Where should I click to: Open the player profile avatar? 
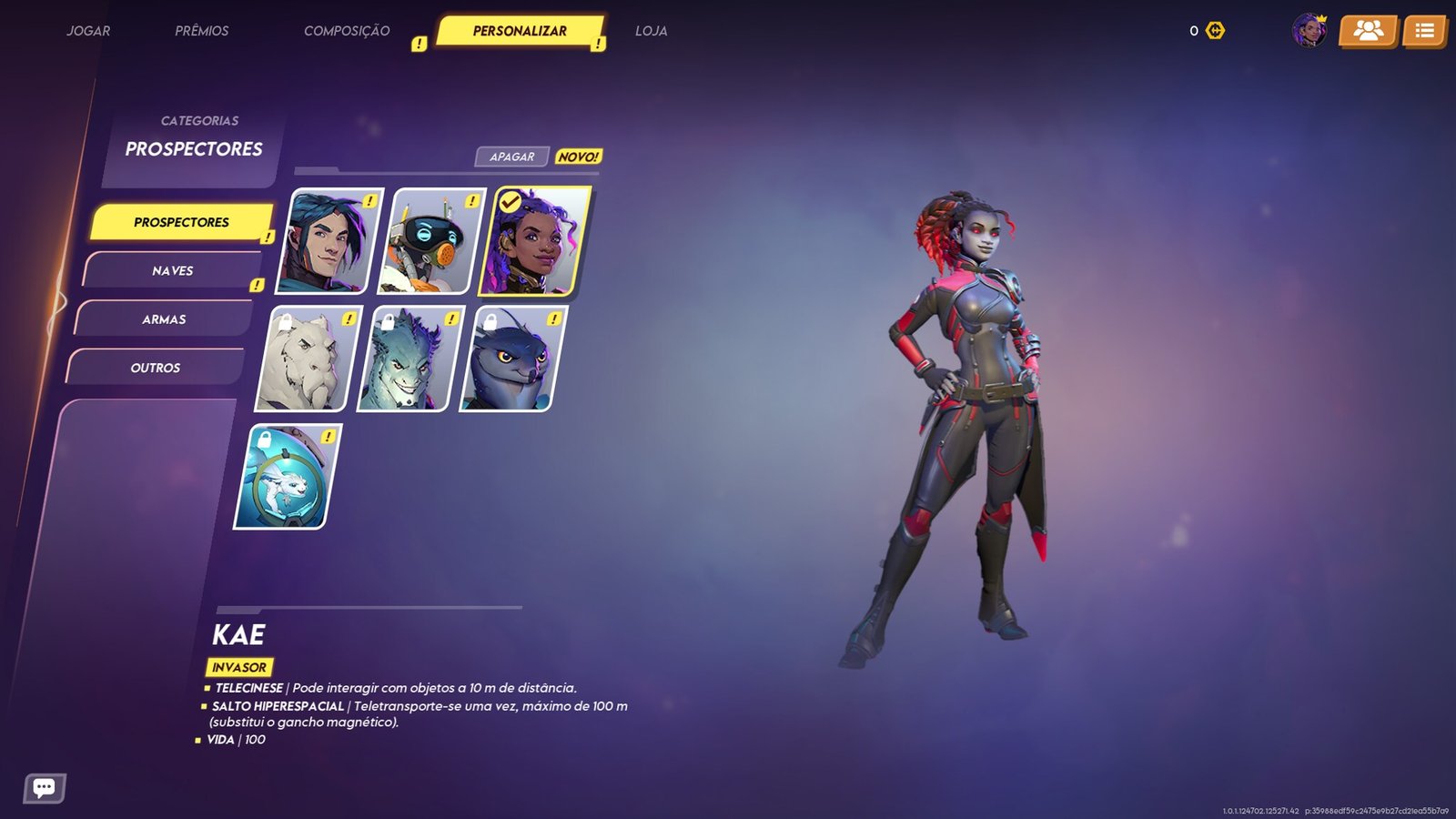pos(1309,31)
